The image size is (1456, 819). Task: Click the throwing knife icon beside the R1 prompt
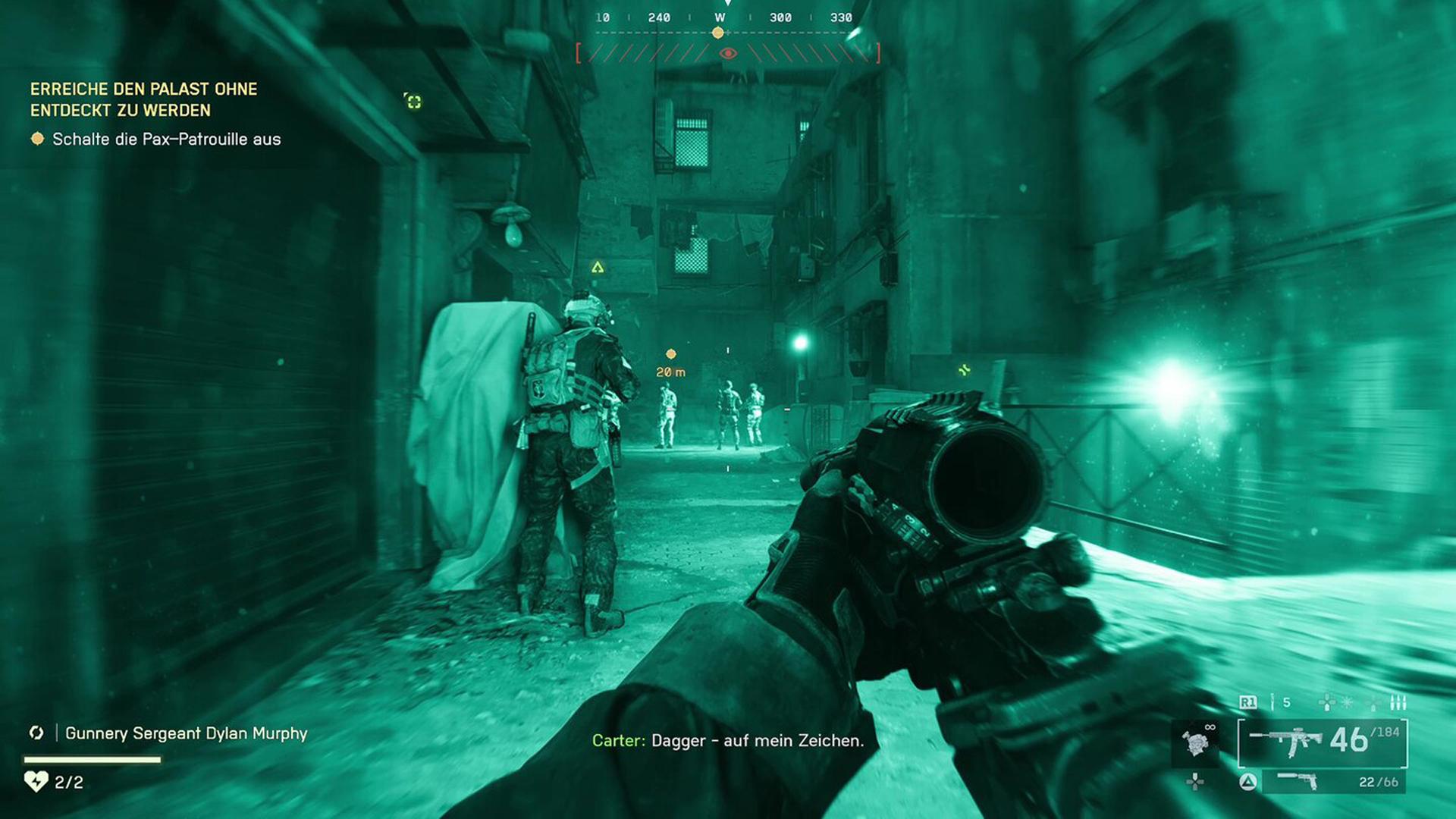pyautogui.click(x=1272, y=702)
